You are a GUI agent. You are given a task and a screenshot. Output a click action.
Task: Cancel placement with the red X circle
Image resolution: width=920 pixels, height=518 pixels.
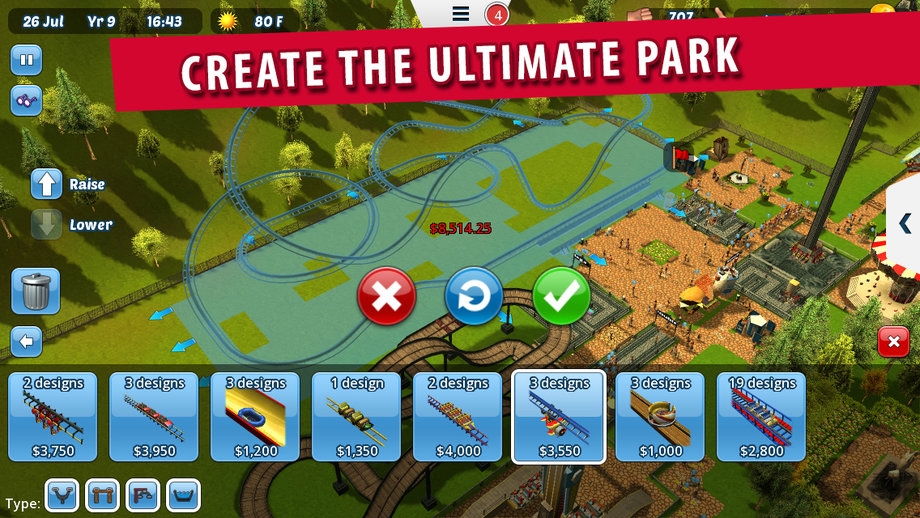tap(386, 296)
